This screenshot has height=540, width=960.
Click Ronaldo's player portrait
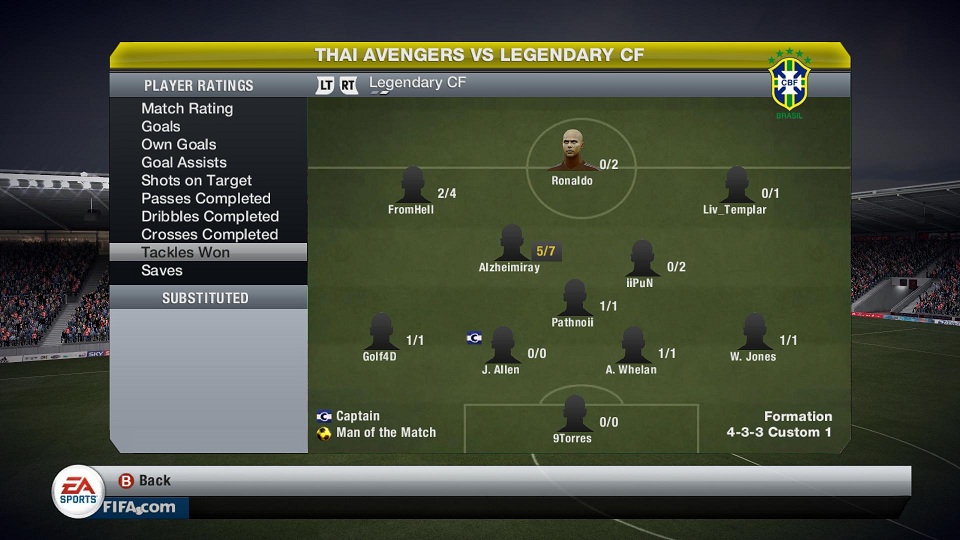click(572, 151)
